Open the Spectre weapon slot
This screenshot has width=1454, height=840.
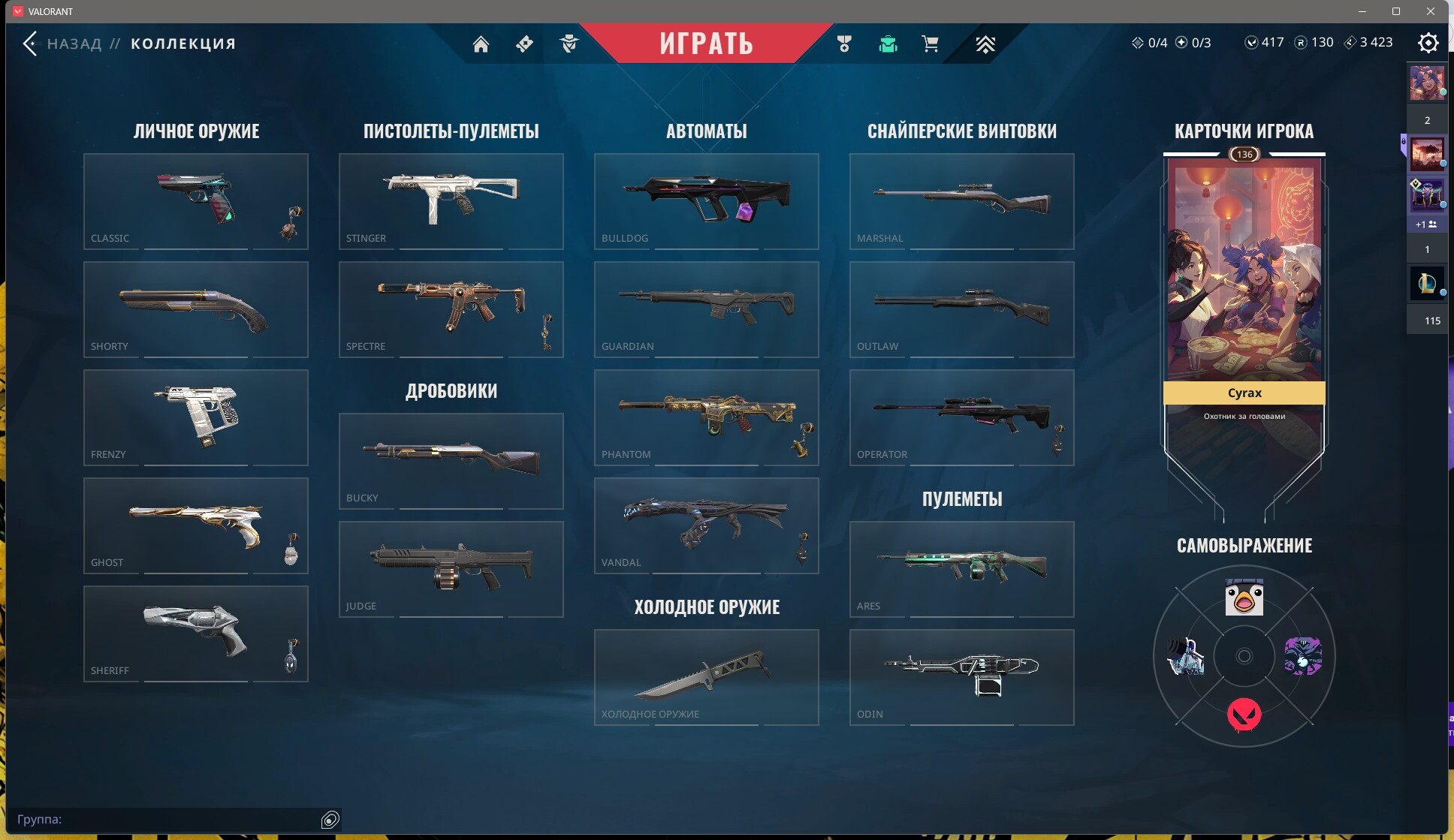(451, 309)
